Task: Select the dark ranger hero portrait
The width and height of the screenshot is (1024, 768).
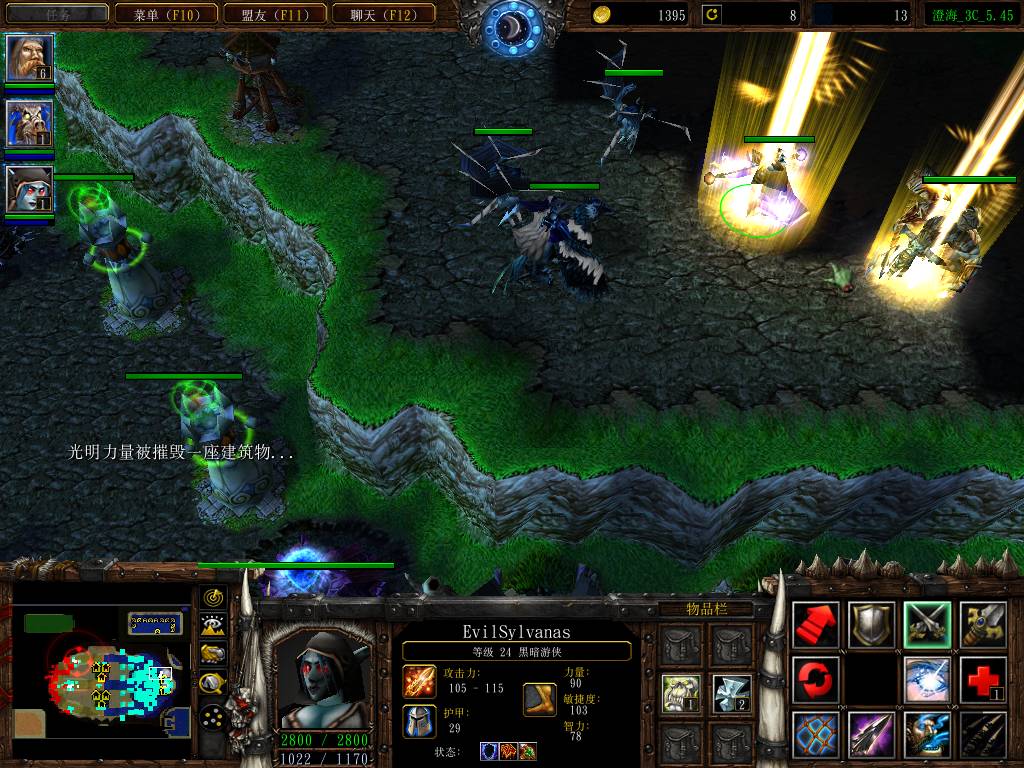Action: pos(29,189)
